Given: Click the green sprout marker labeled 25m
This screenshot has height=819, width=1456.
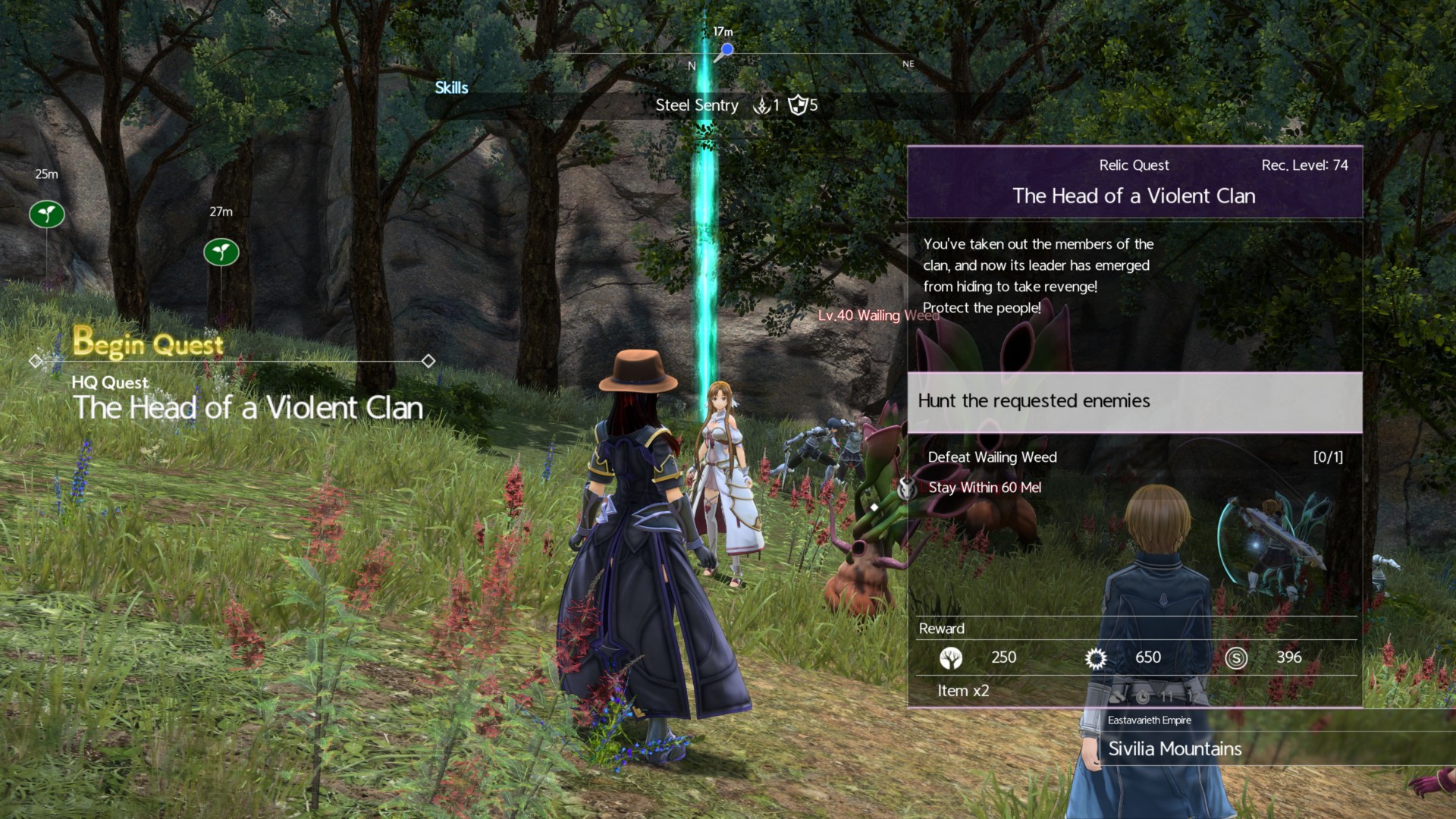Looking at the screenshot, I should (x=47, y=214).
